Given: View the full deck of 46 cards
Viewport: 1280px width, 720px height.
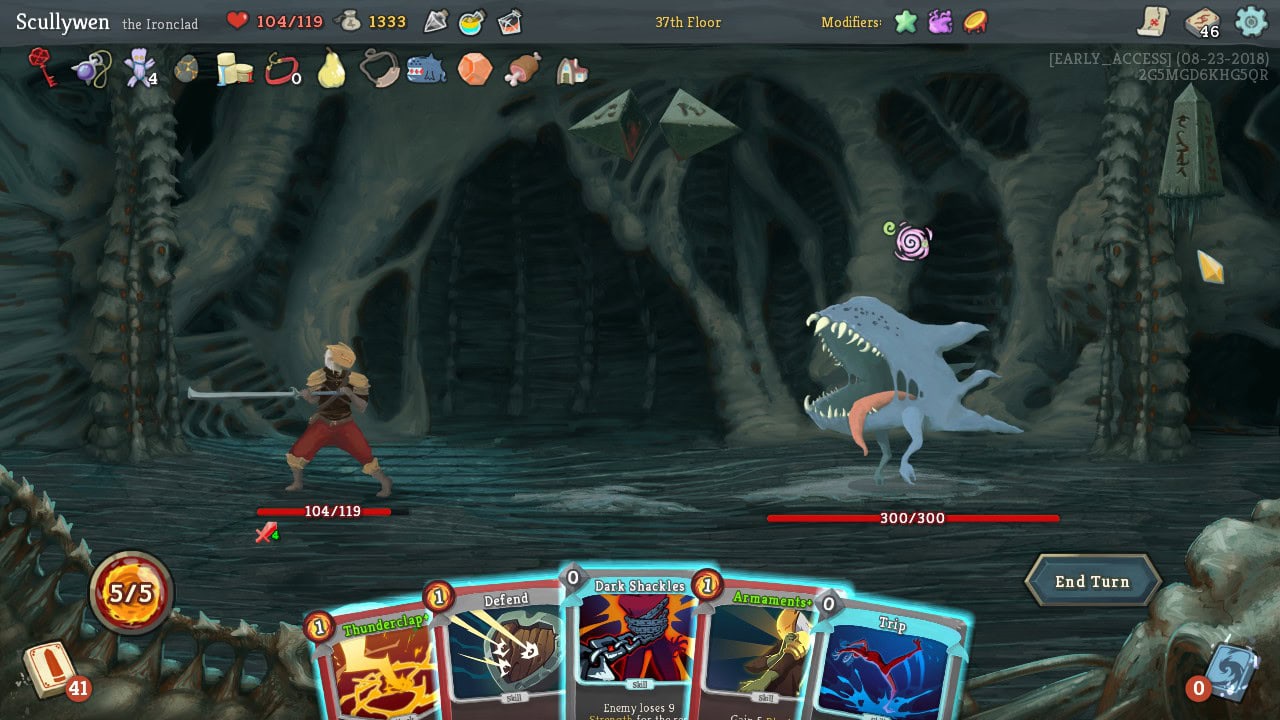Looking at the screenshot, I should [x=1202, y=22].
